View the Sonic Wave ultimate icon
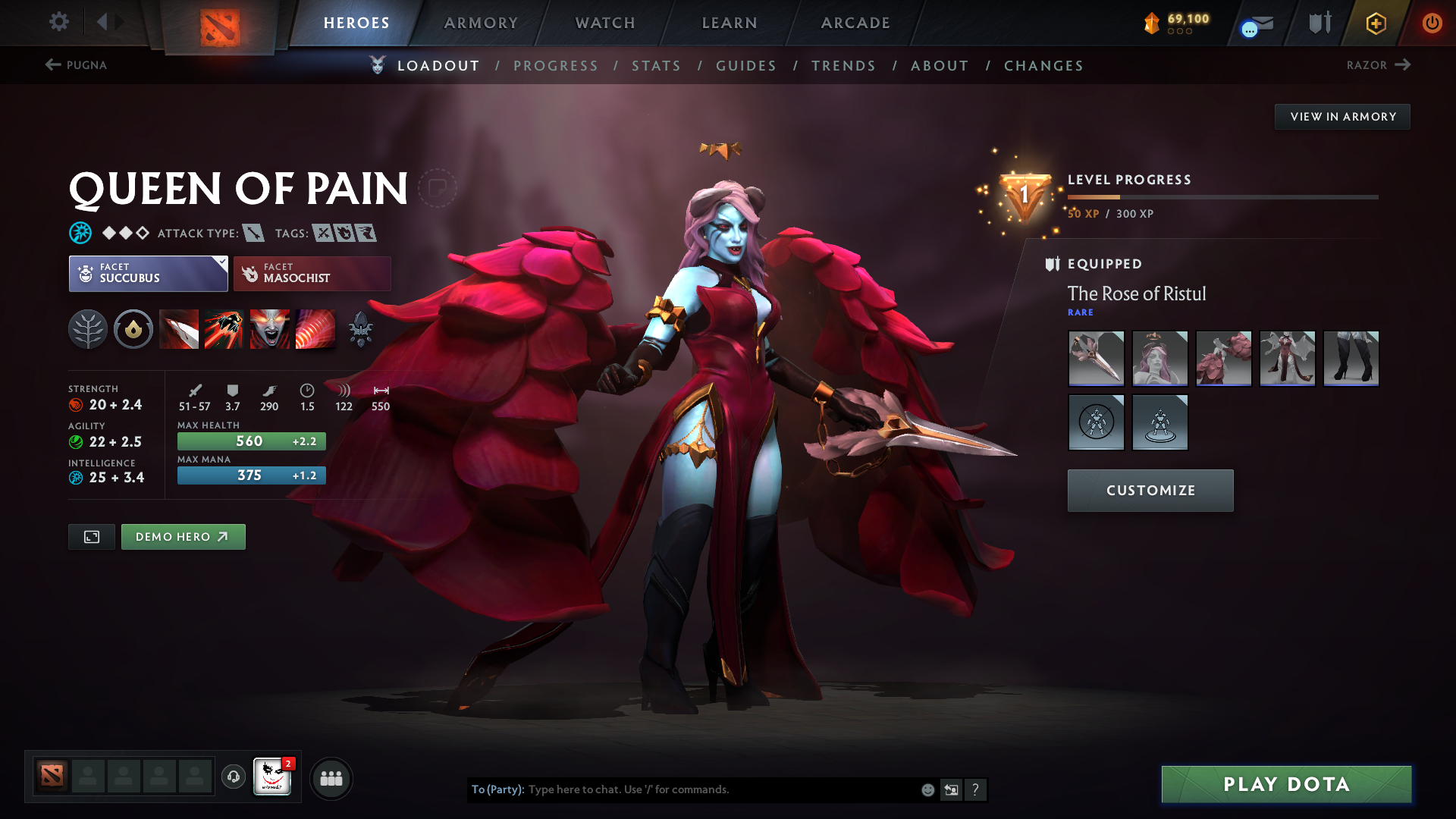 point(315,328)
